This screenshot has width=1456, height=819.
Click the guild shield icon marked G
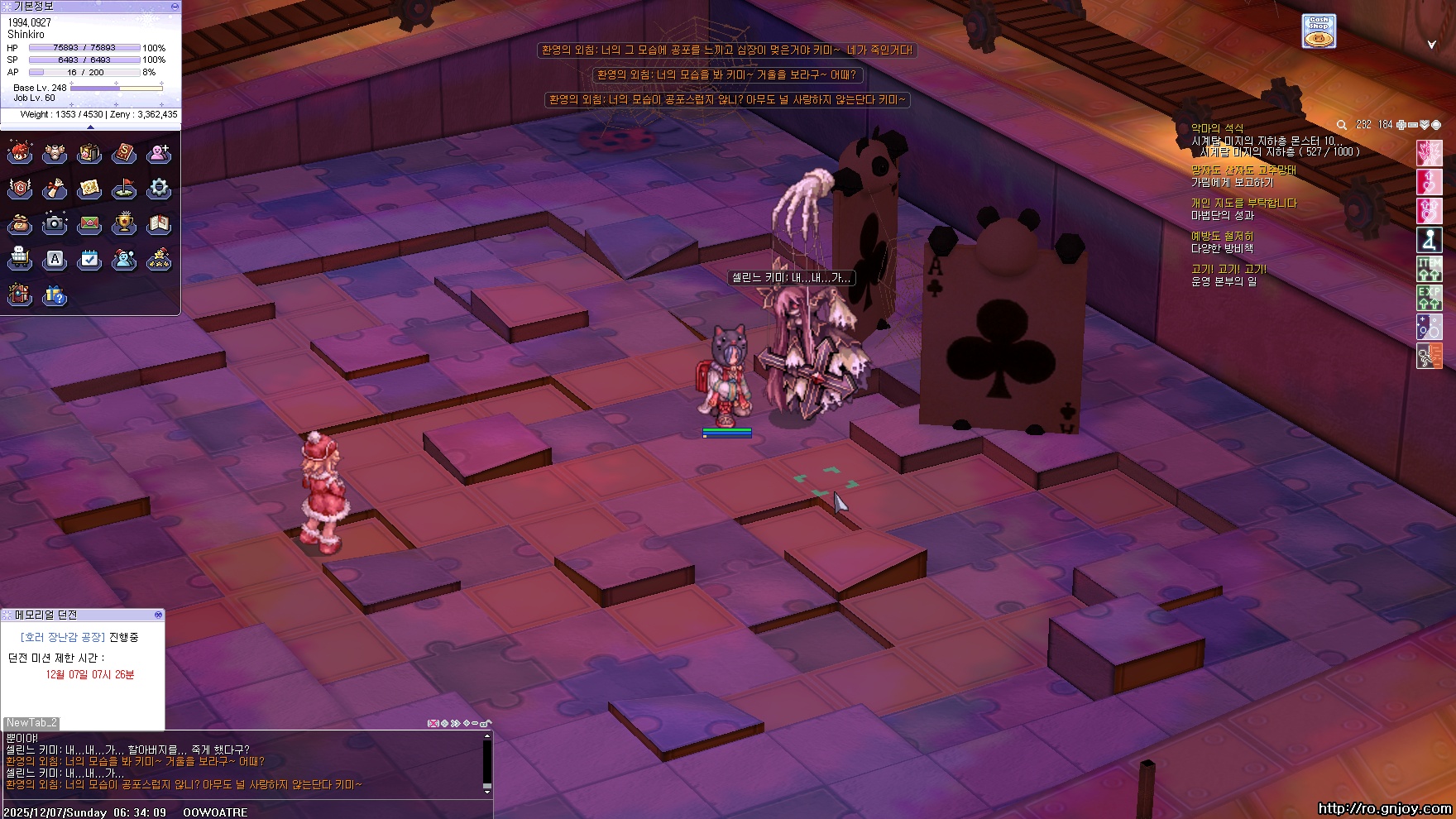point(20,189)
